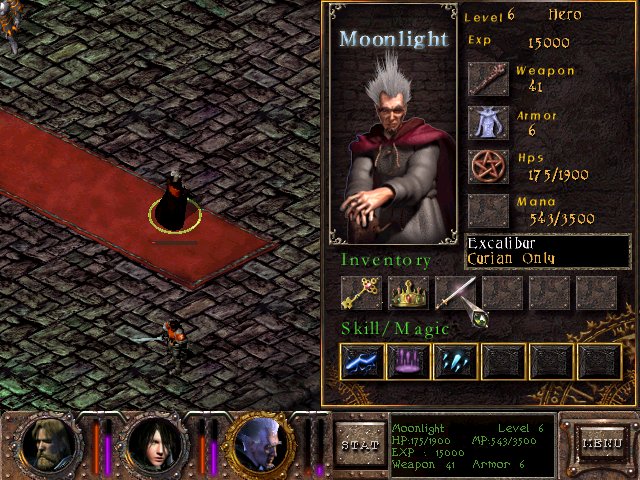The width and height of the screenshot is (640, 480).
Task: Click the equipped staff weapon slot
Action: coord(488,78)
